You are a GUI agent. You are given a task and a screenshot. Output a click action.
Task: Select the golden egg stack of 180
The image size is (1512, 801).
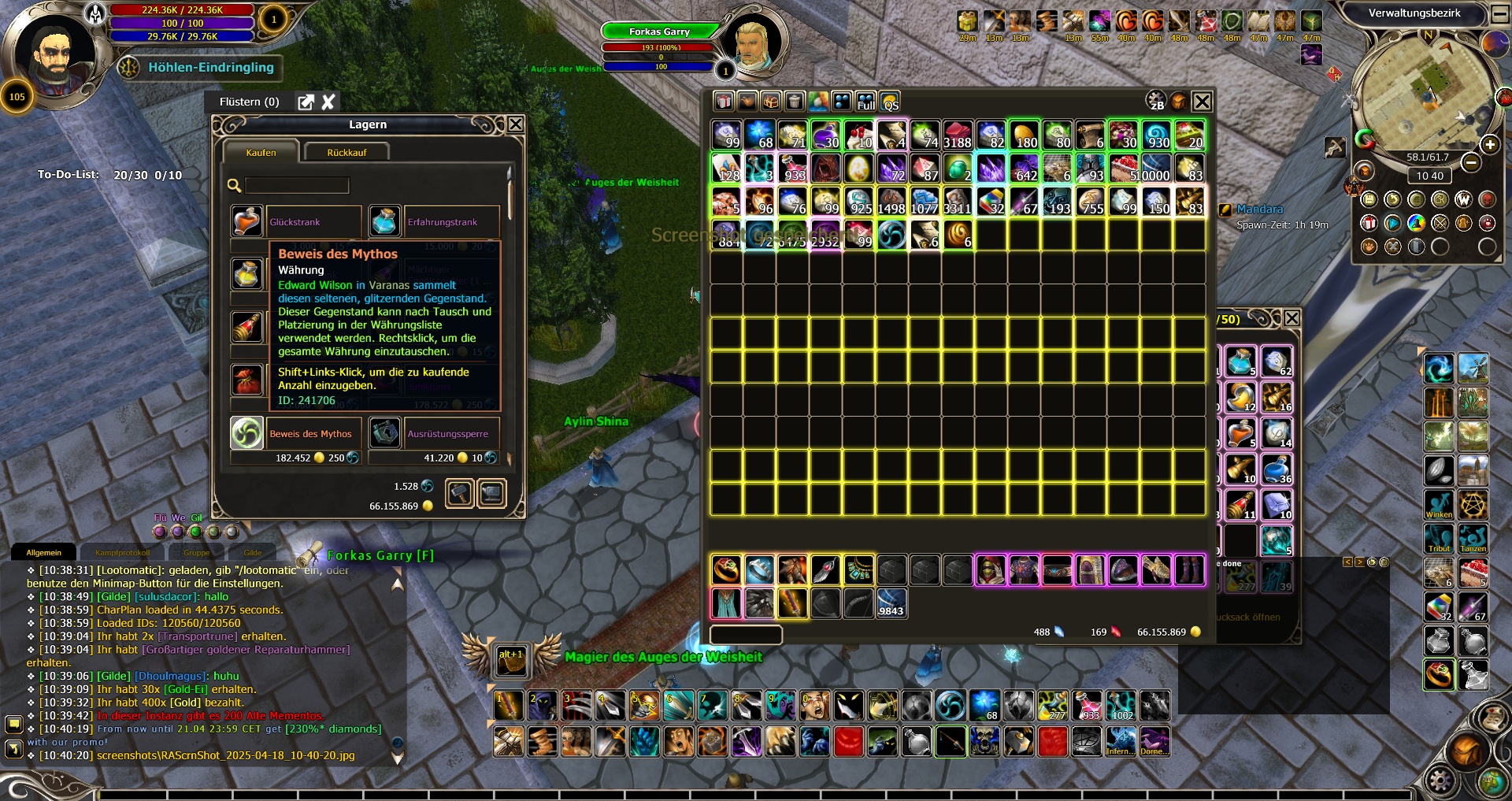coord(1024,135)
